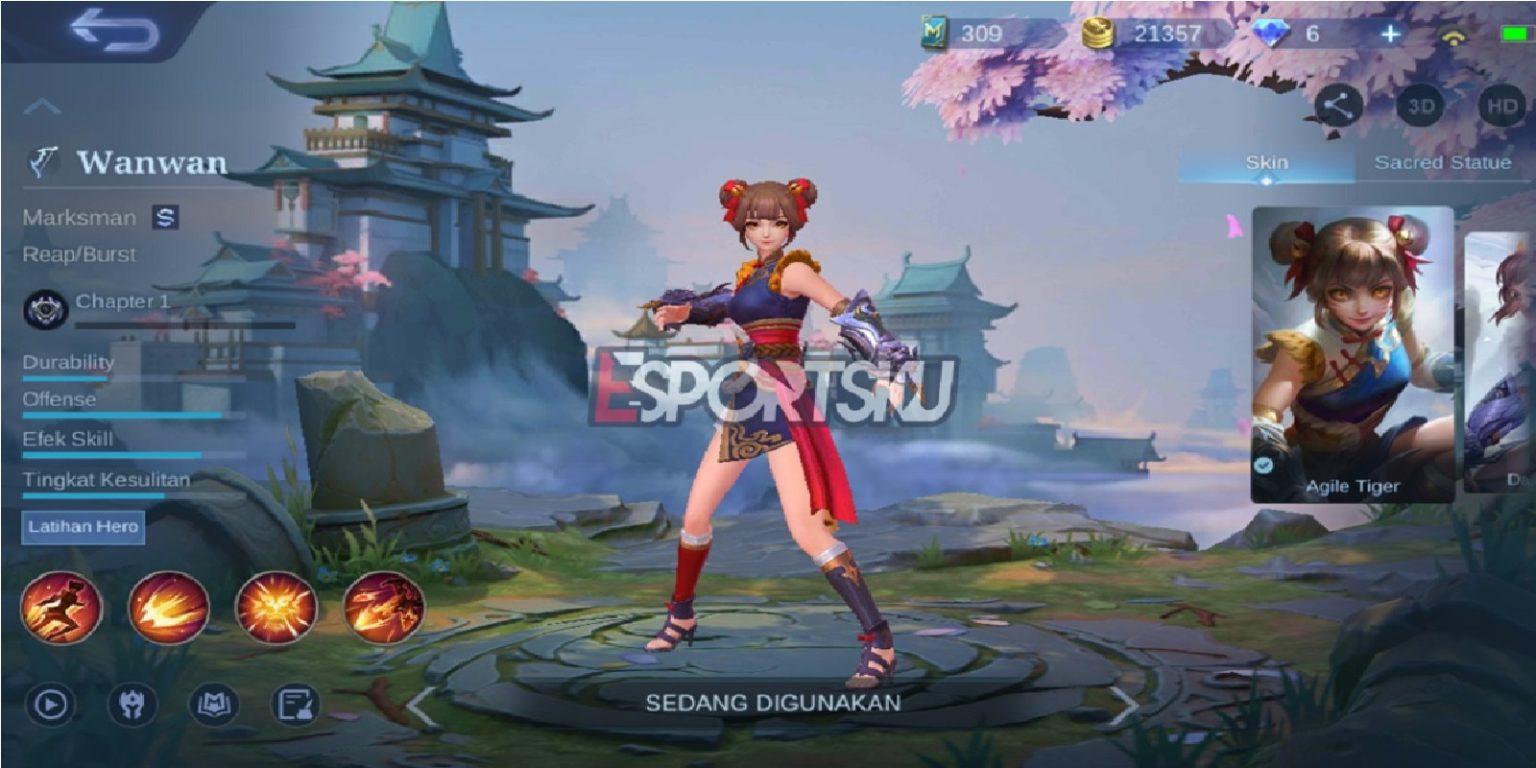Select the Agile Tiger skin thumbnail

(x=1352, y=350)
